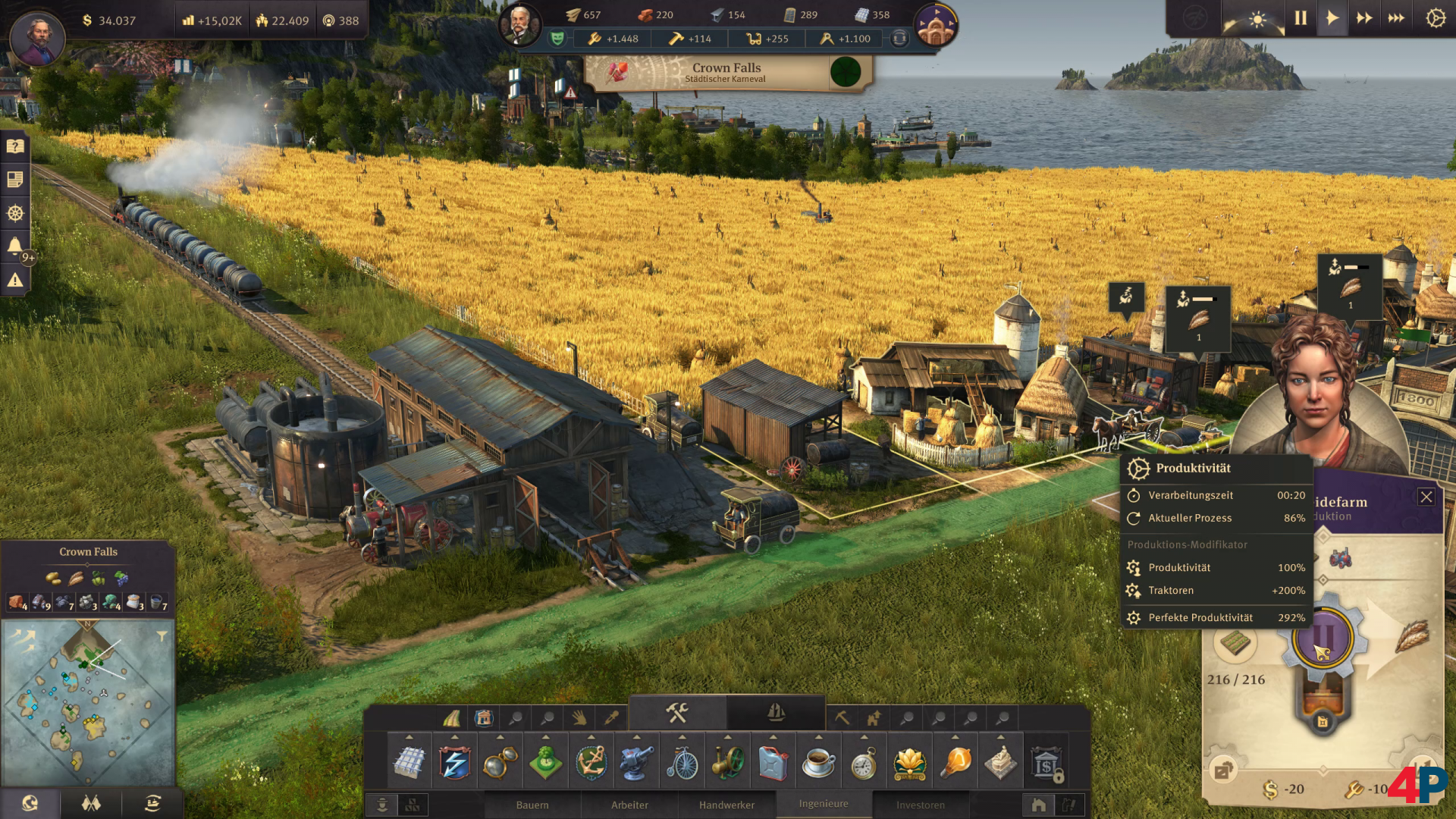
Task: Choose the Ingenieure tab
Action: point(824,804)
